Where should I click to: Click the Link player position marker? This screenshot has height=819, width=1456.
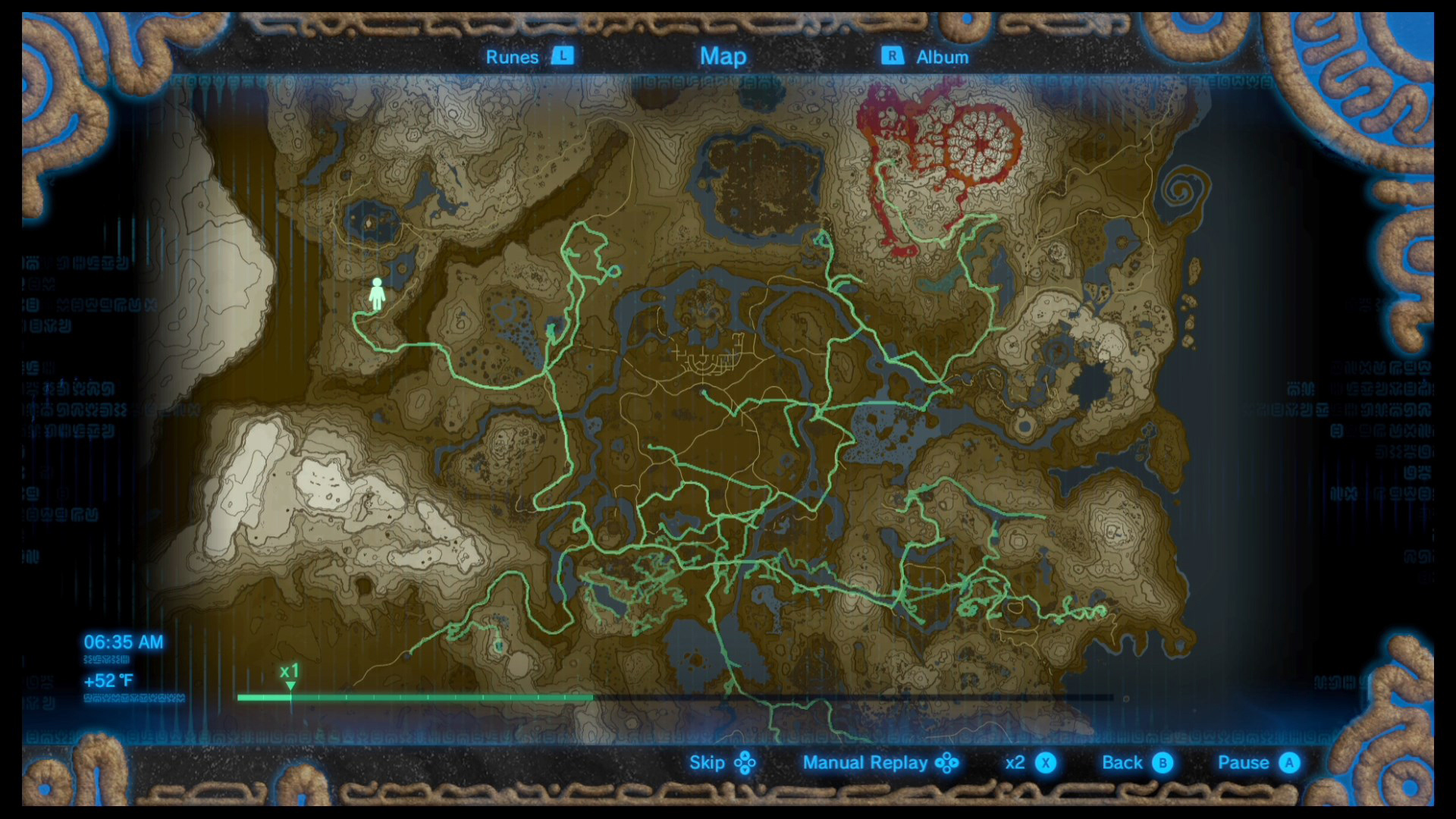pyautogui.click(x=377, y=293)
